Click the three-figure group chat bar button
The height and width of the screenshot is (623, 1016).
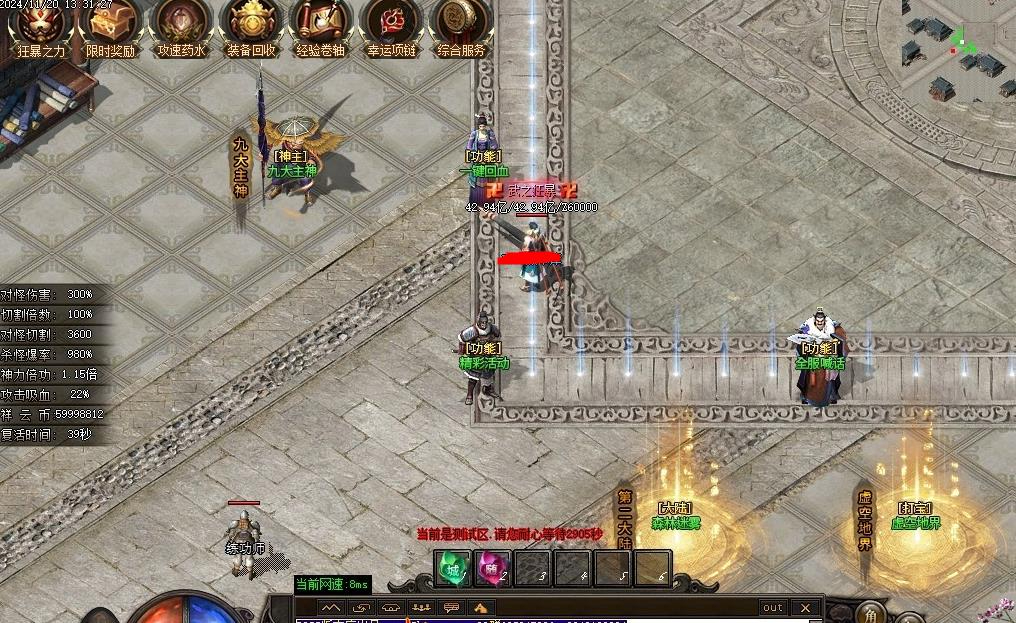click(421, 607)
